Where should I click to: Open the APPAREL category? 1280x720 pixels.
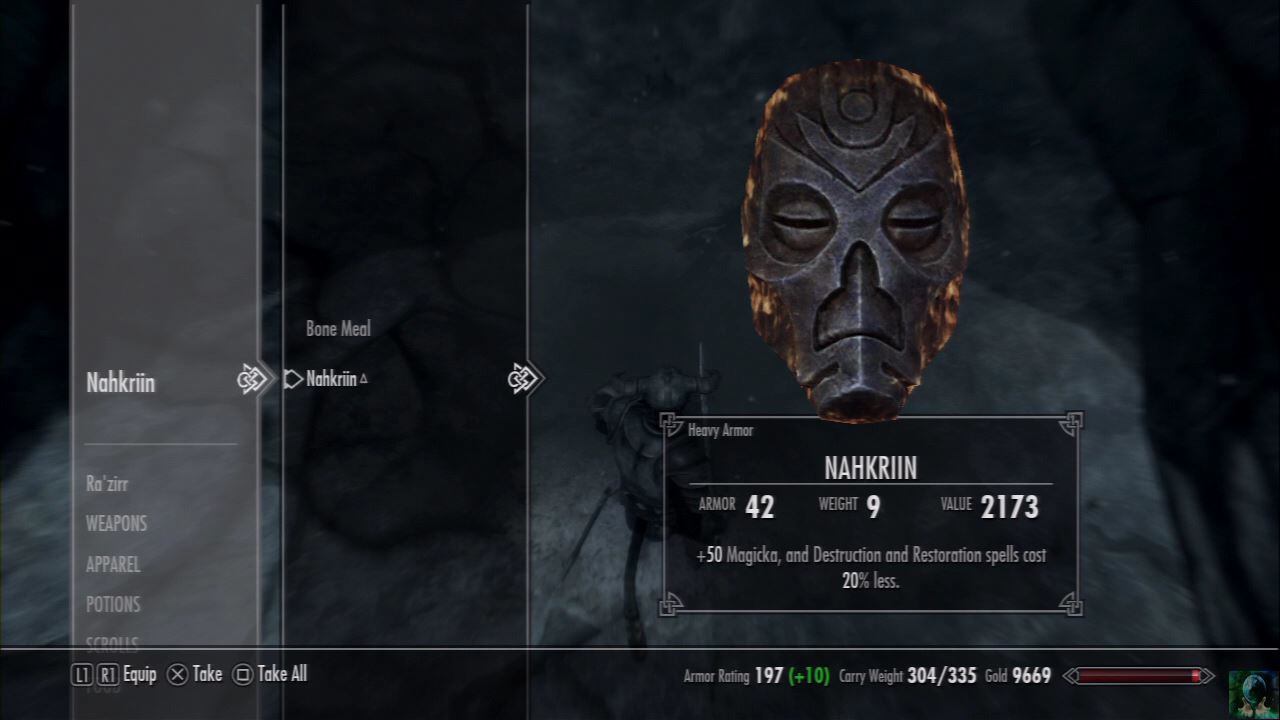113,565
